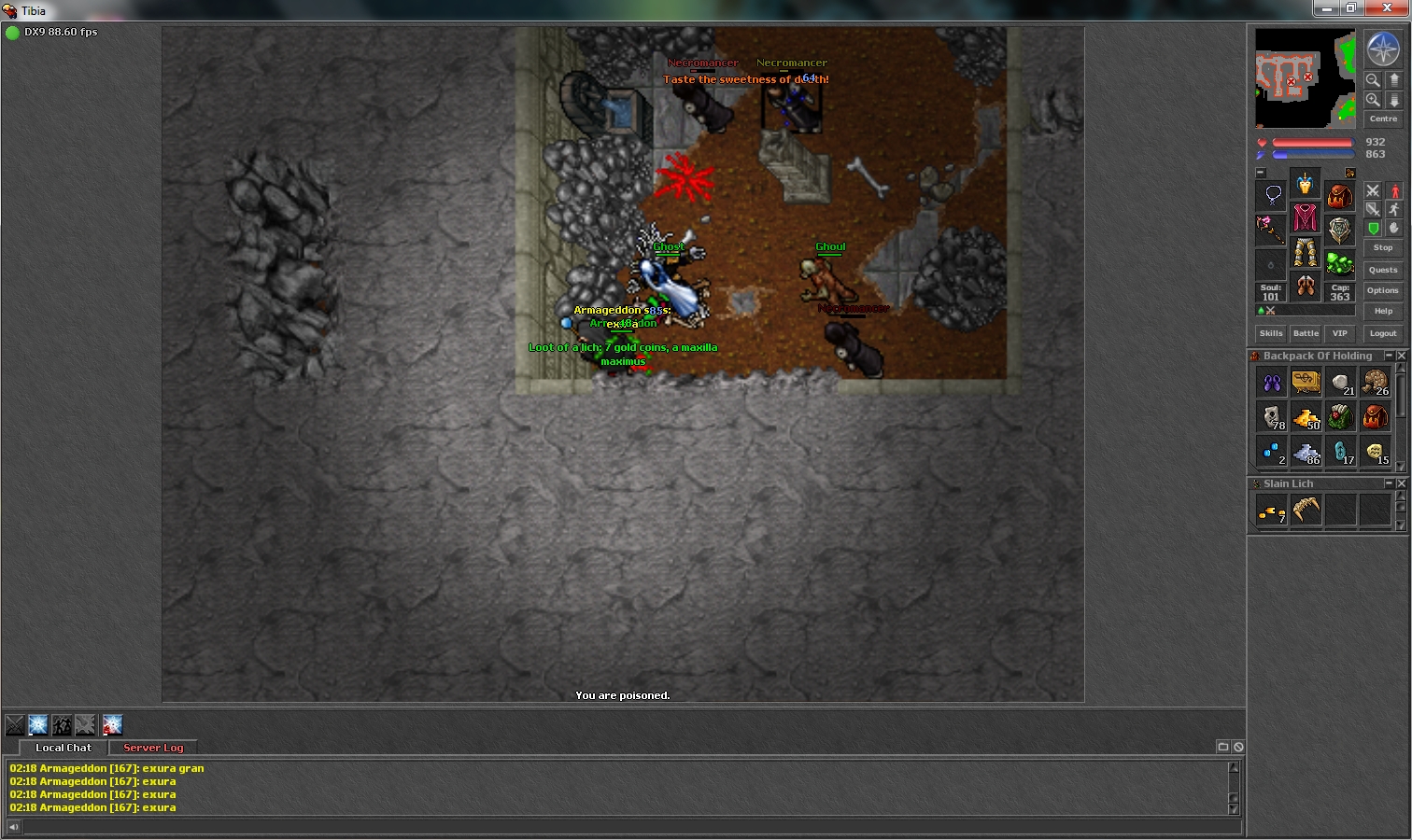Select the maxilla maximus loot item
The height and width of the screenshot is (840, 1412).
(1306, 511)
